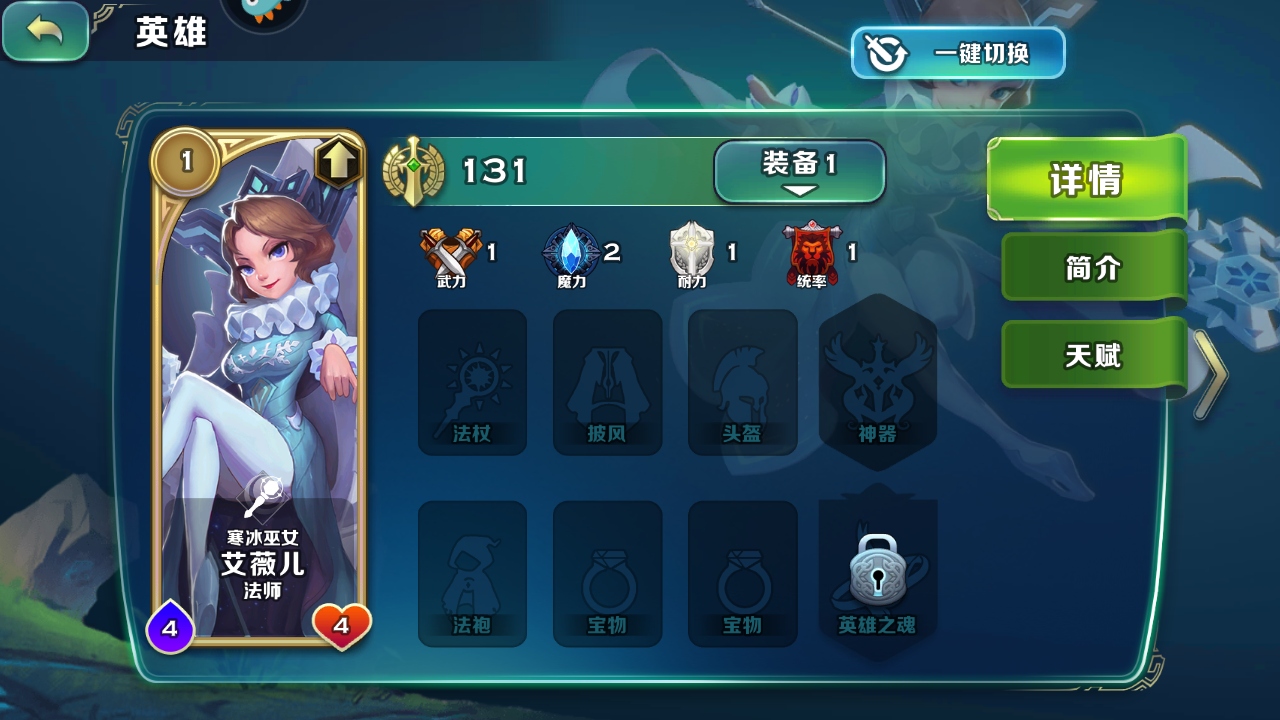1280x720 pixels.
Task: Click the 统率 leadership banner icon
Action: click(x=812, y=253)
